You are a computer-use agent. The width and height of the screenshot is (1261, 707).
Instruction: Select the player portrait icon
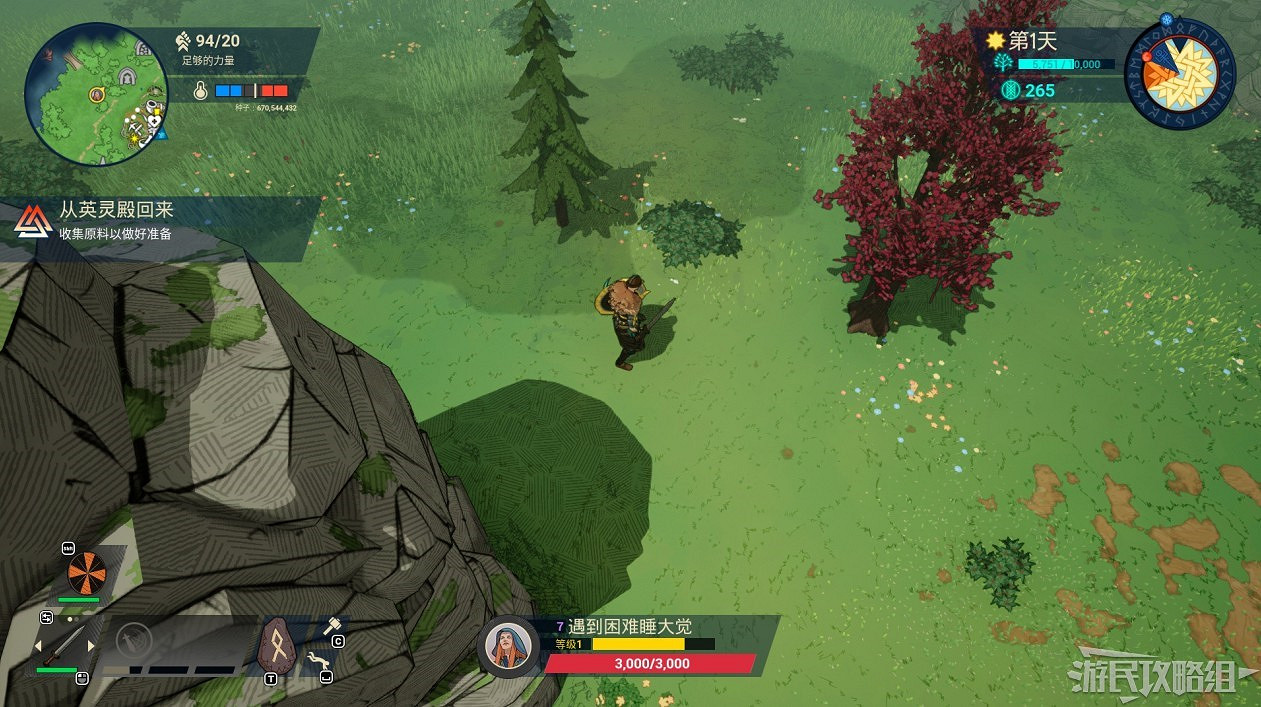coord(509,645)
